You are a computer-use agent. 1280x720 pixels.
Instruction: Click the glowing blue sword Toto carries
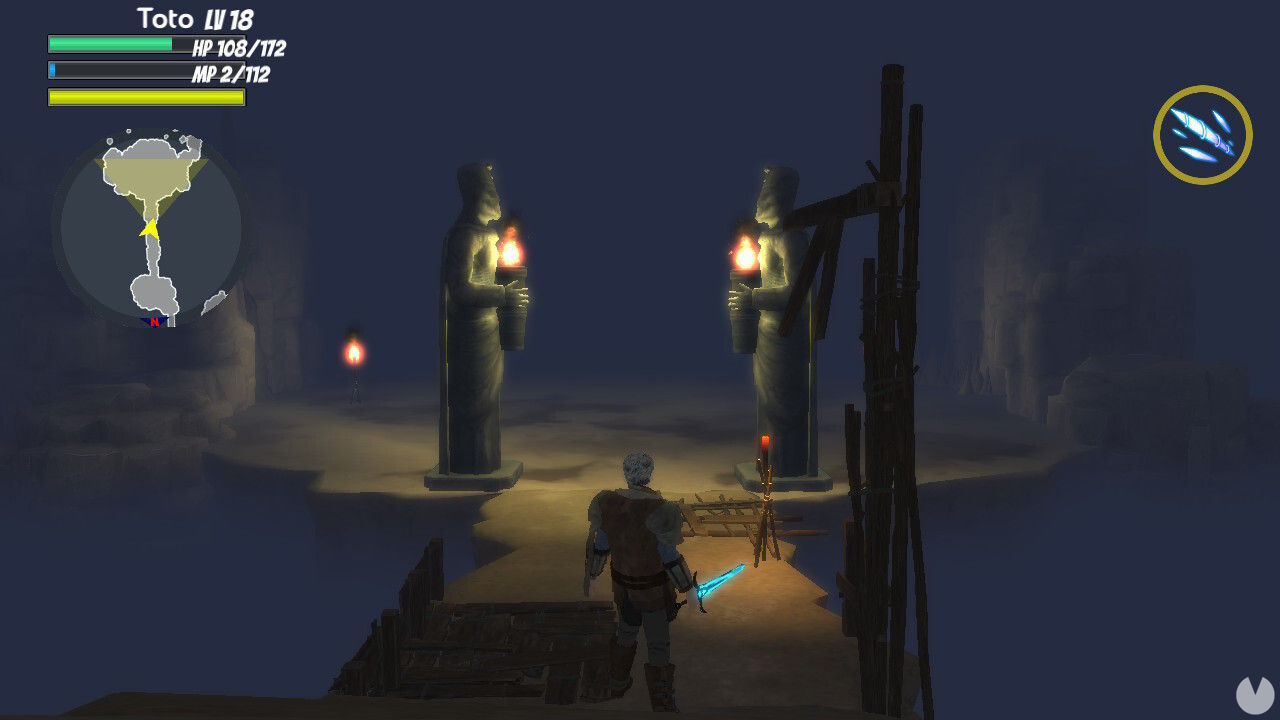(x=722, y=578)
